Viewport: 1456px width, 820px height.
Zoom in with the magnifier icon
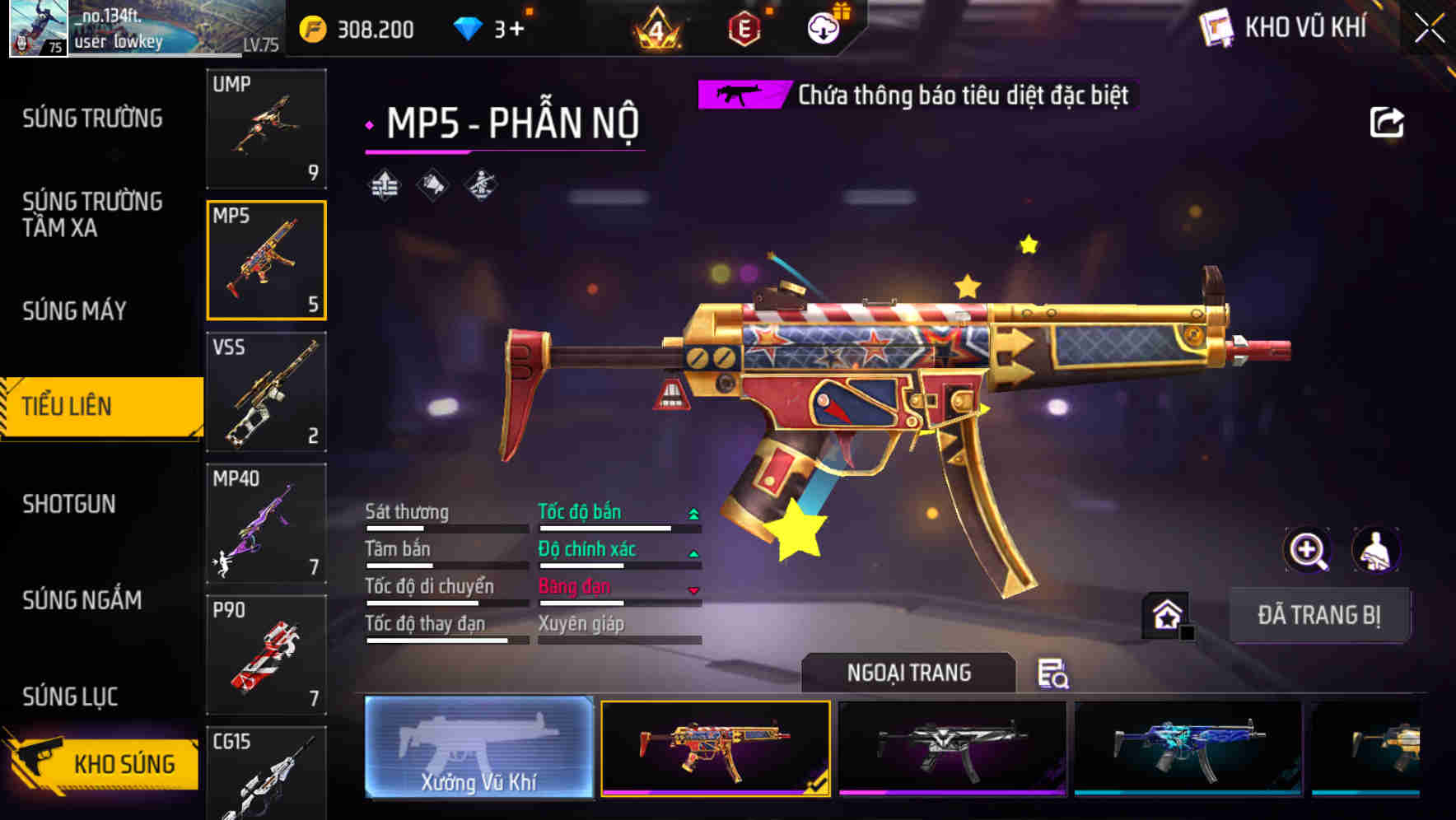[x=1308, y=550]
